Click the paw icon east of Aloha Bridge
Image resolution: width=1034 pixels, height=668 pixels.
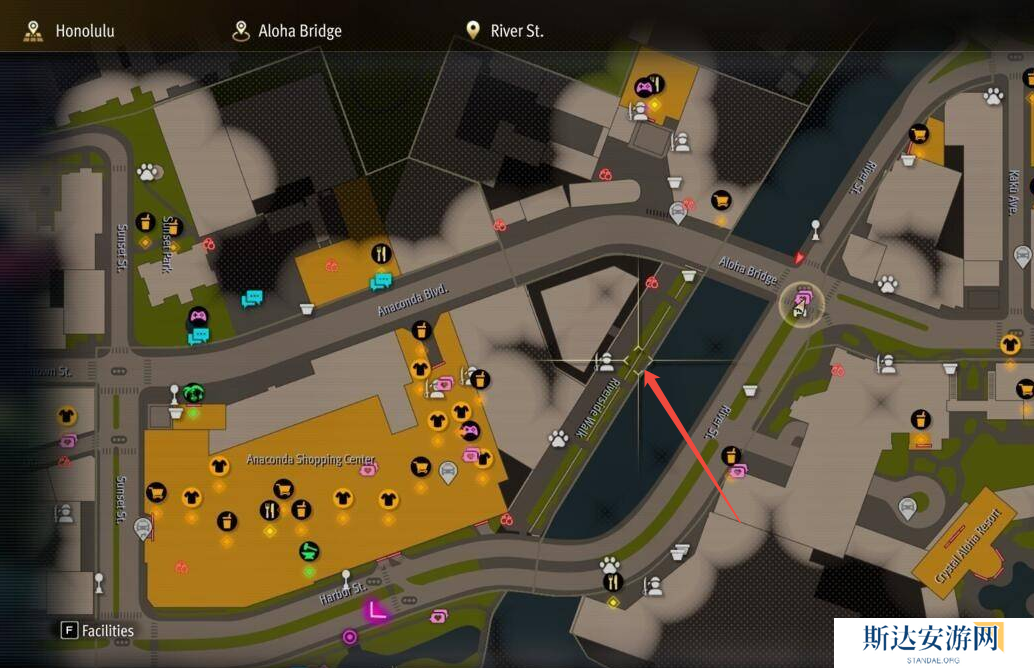[887, 284]
